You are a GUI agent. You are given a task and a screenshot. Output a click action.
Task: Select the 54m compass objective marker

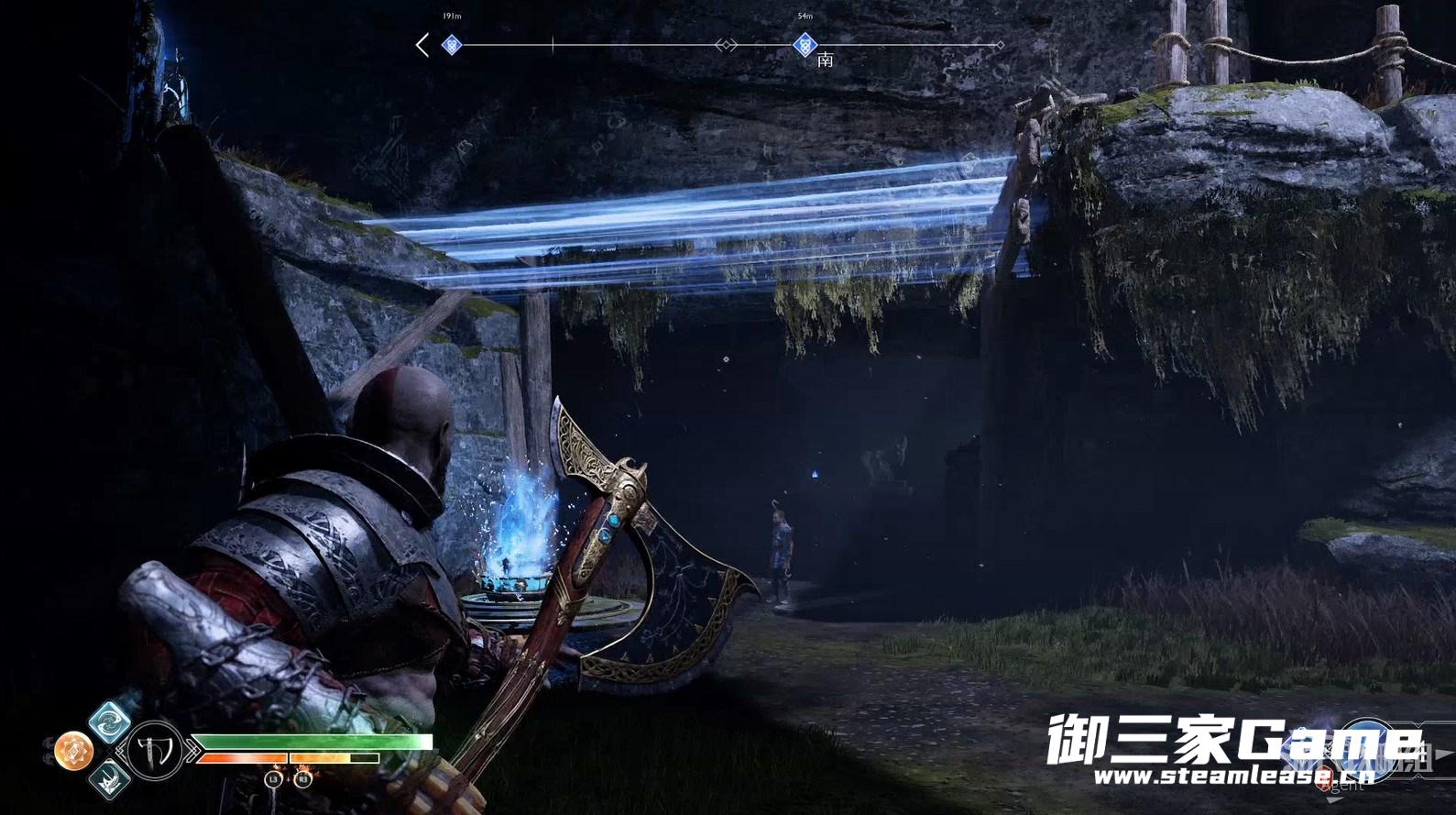(805, 44)
